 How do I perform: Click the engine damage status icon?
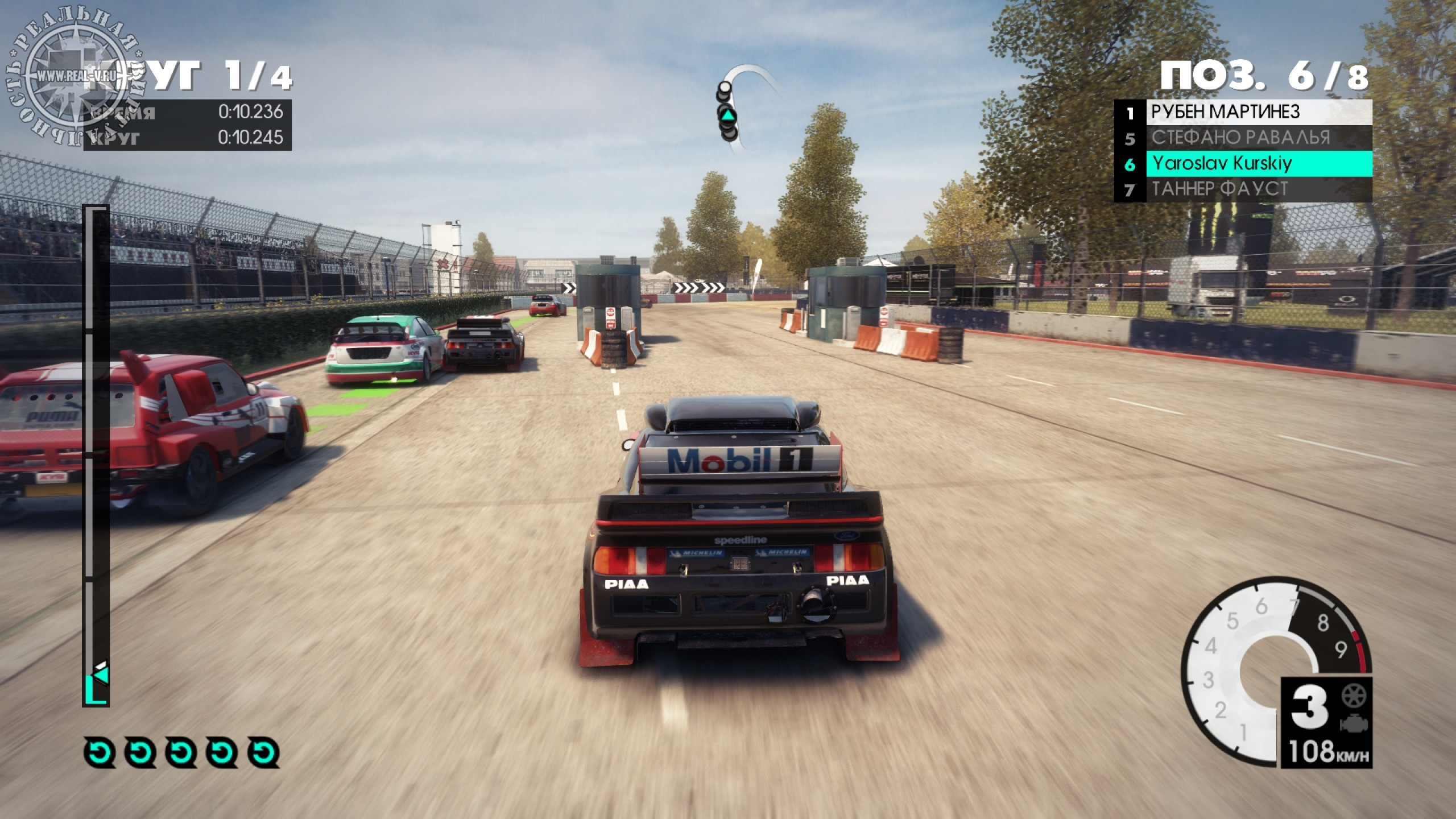point(1354,725)
